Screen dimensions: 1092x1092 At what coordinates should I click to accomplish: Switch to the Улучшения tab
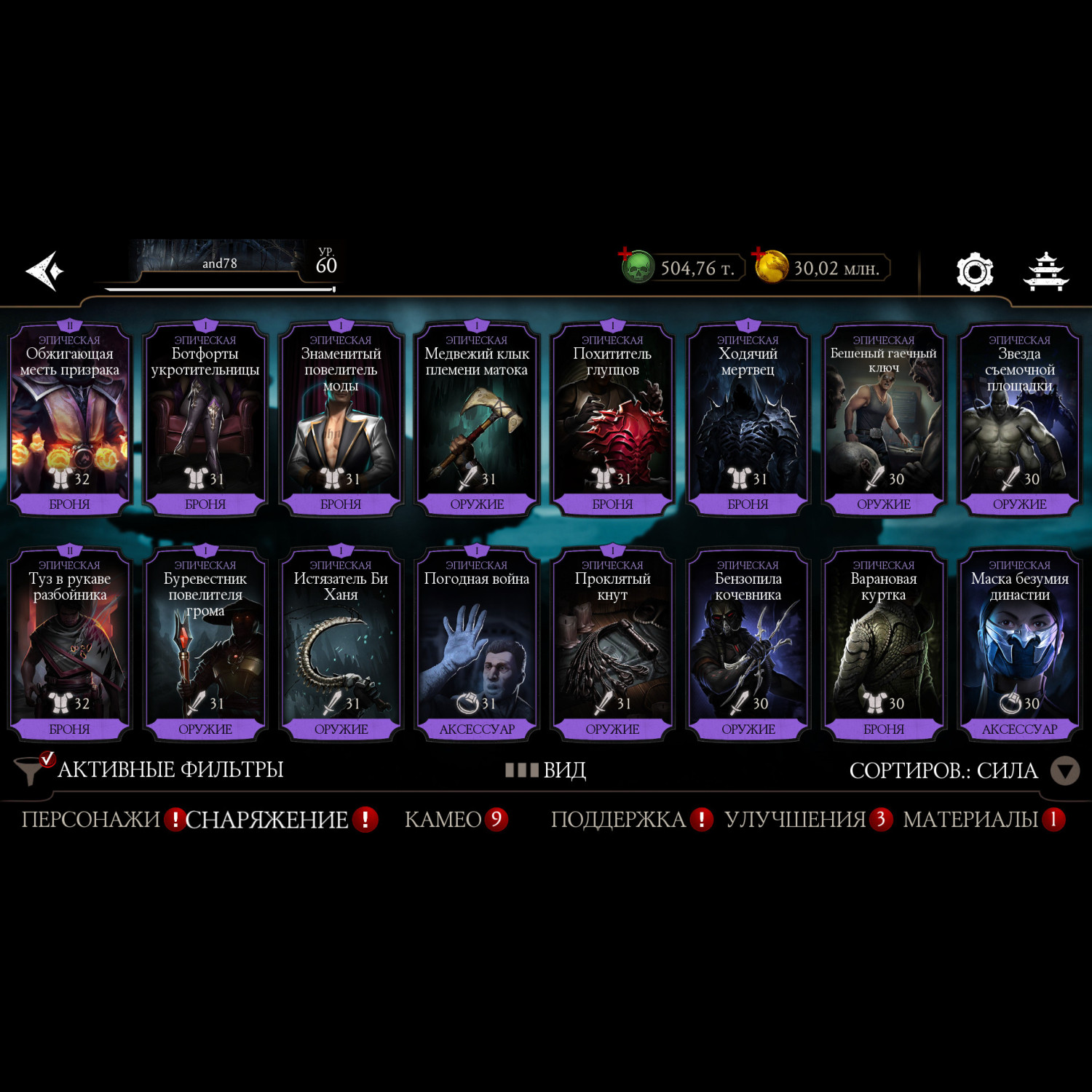[795, 820]
